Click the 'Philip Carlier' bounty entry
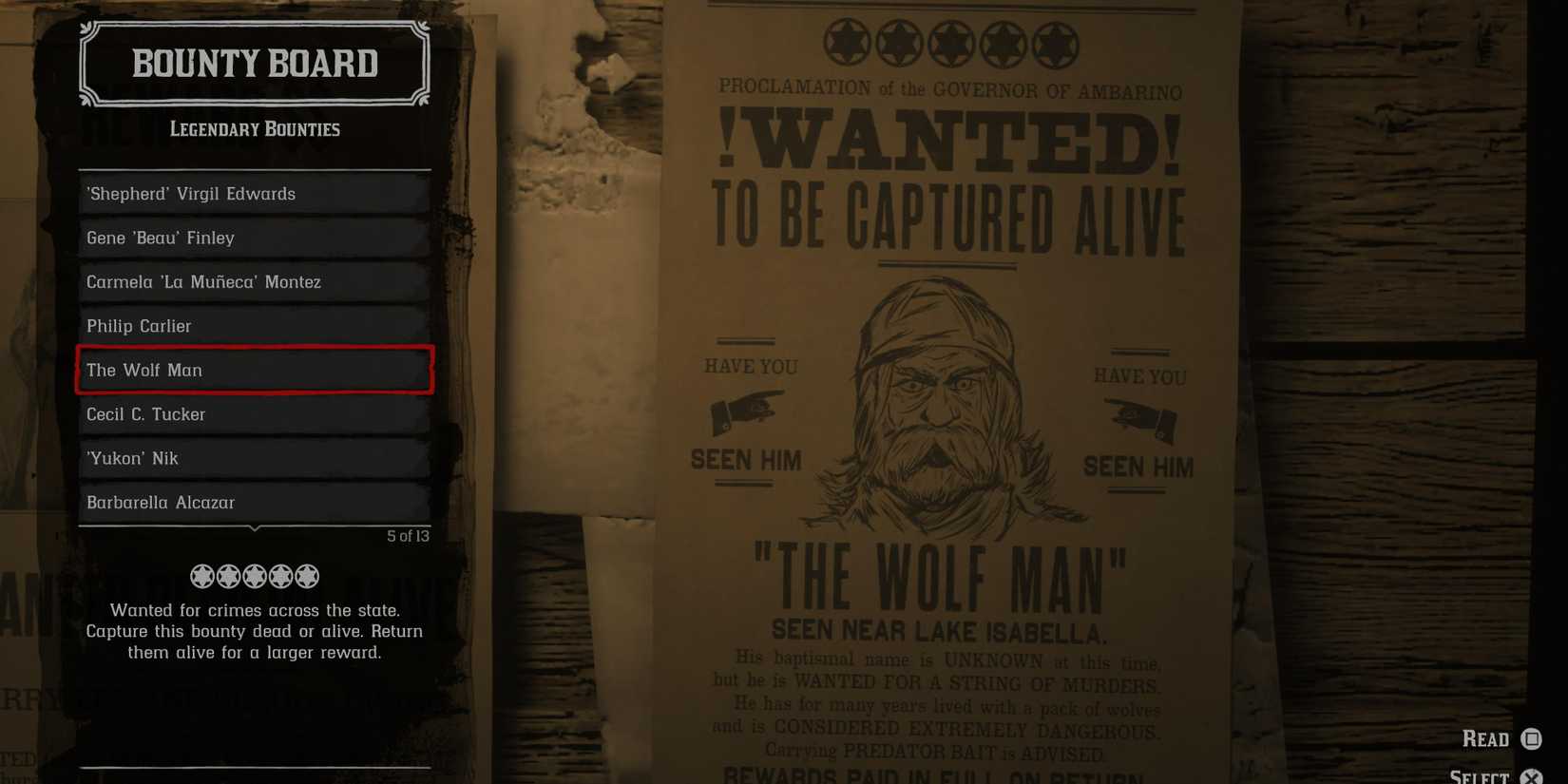Screen dimensions: 1568x784 [254, 326]
